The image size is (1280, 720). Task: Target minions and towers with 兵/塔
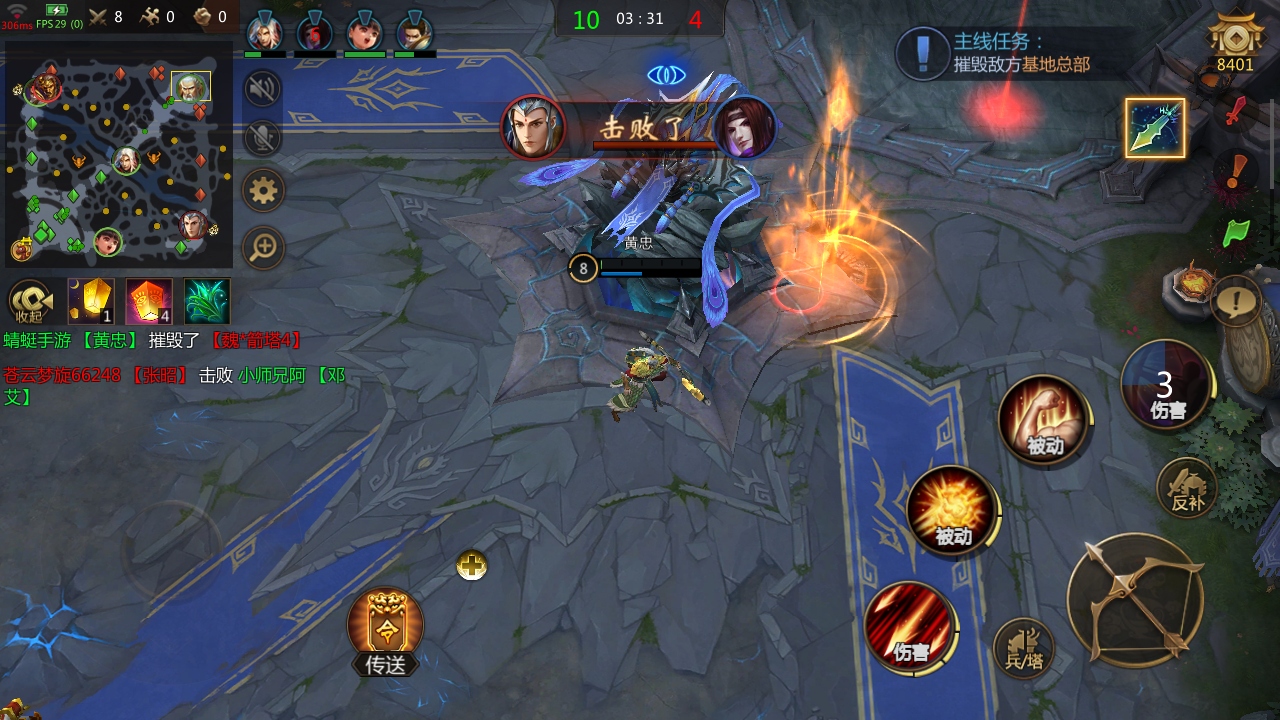coord(1024,648)
